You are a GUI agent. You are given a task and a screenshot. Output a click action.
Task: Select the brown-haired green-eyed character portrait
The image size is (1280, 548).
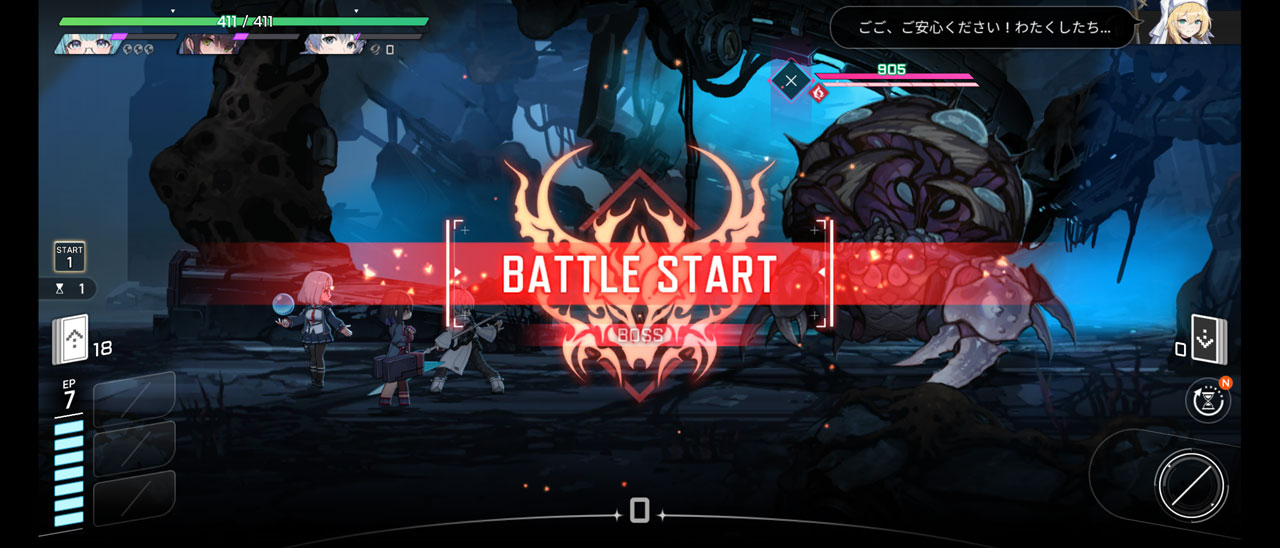207,45
